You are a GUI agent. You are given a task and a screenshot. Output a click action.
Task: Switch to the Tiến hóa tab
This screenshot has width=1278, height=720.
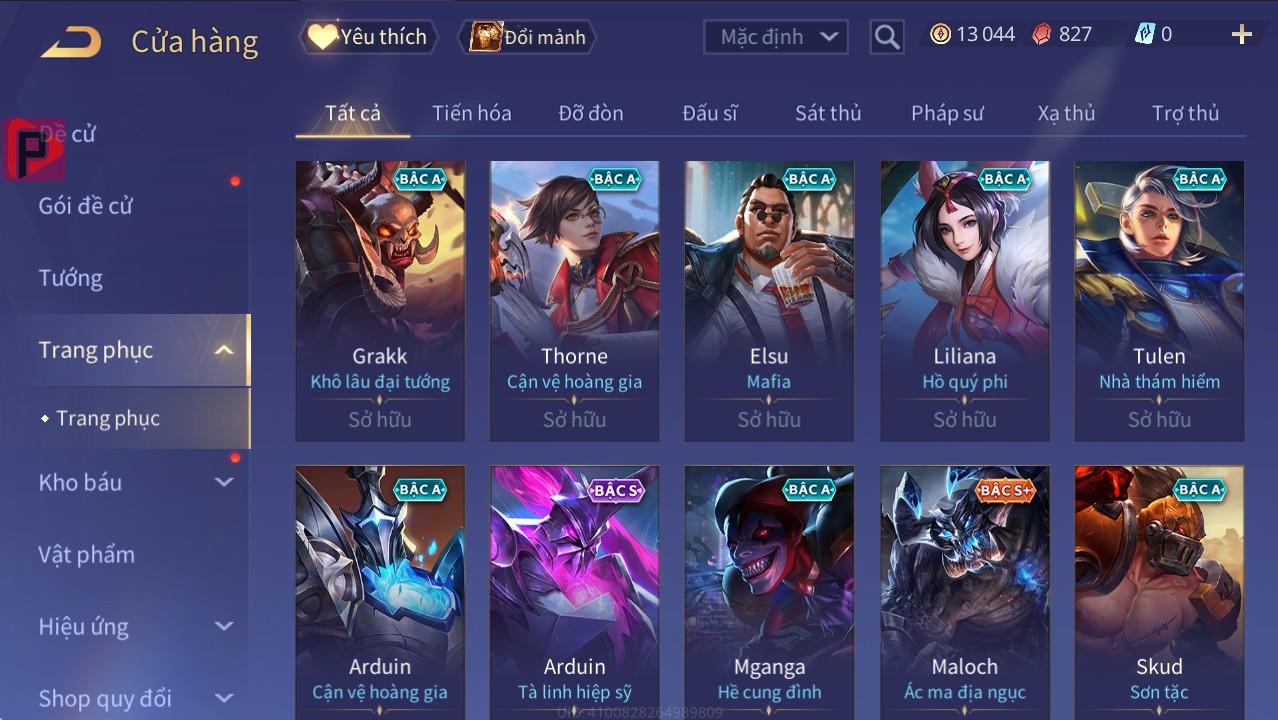[x=471, y=113]
